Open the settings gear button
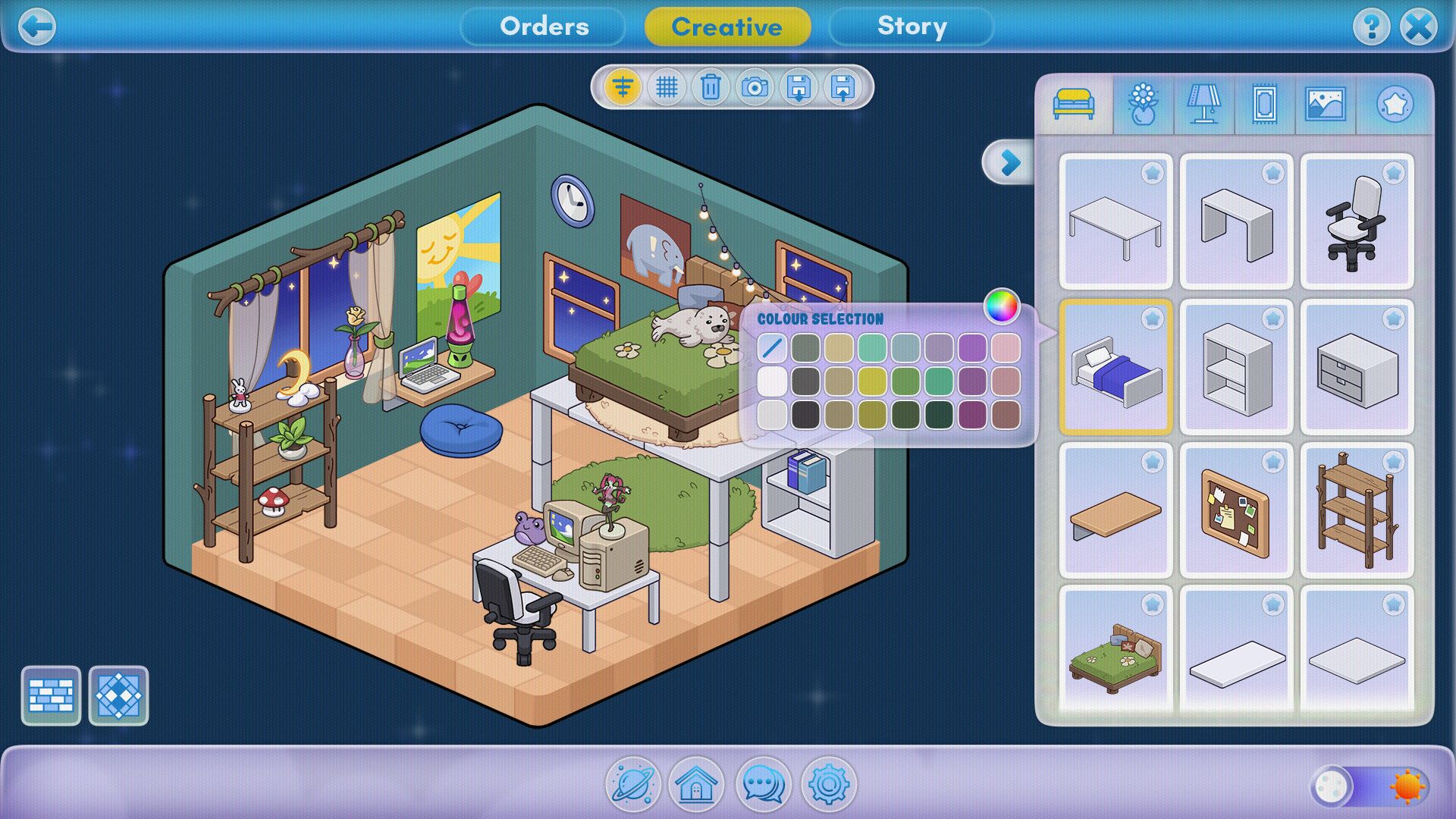The image size is (1456, 819). point(828,784)
